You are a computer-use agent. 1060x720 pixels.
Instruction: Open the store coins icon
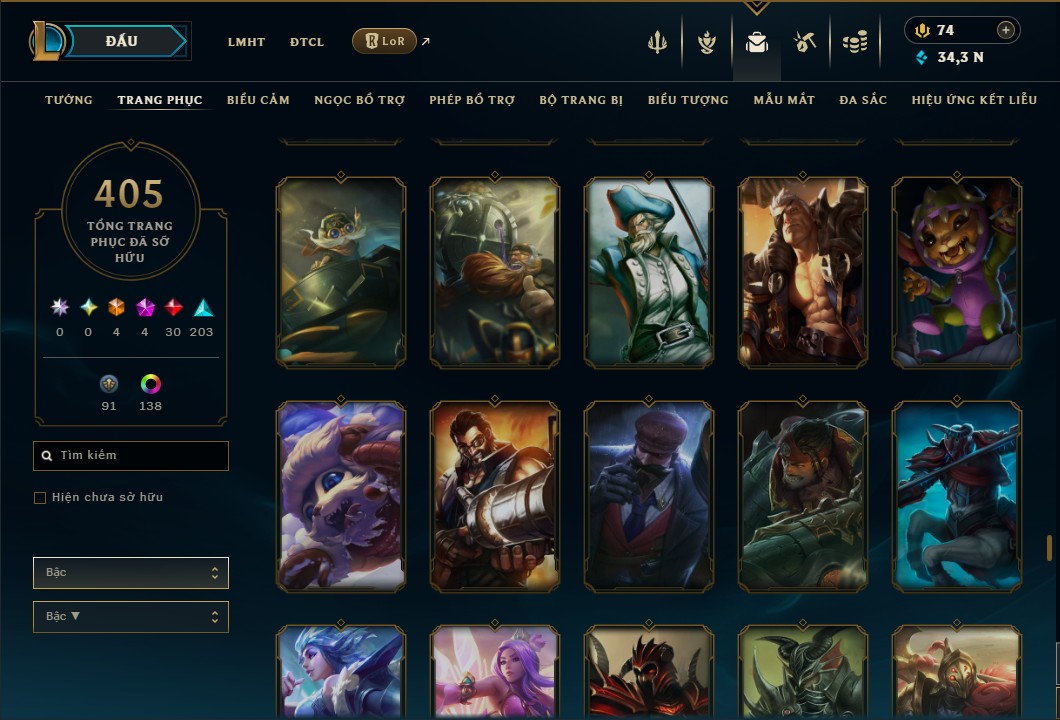(854, 42)
